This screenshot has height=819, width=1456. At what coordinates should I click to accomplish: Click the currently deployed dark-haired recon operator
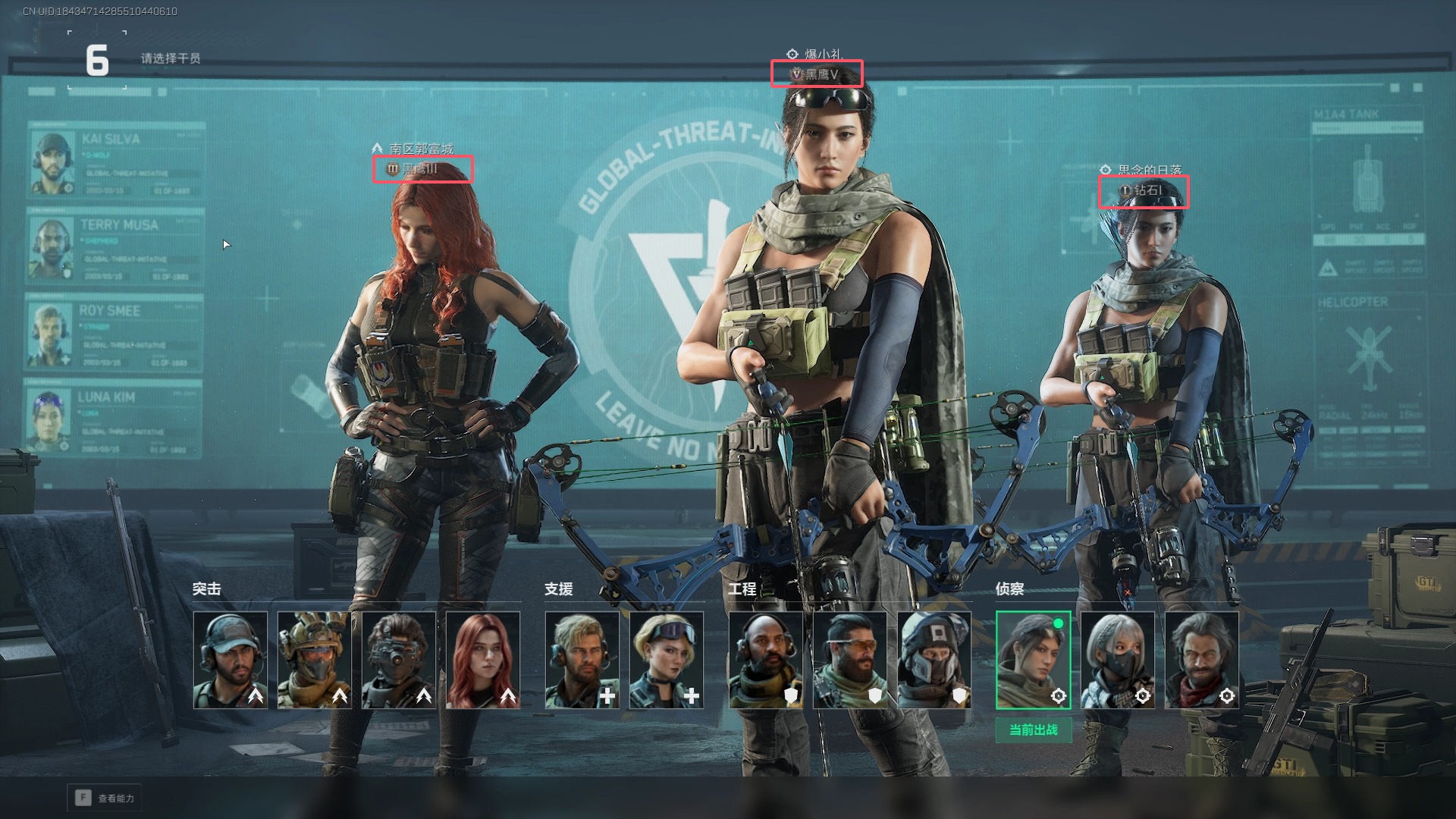click(1033, 660)
